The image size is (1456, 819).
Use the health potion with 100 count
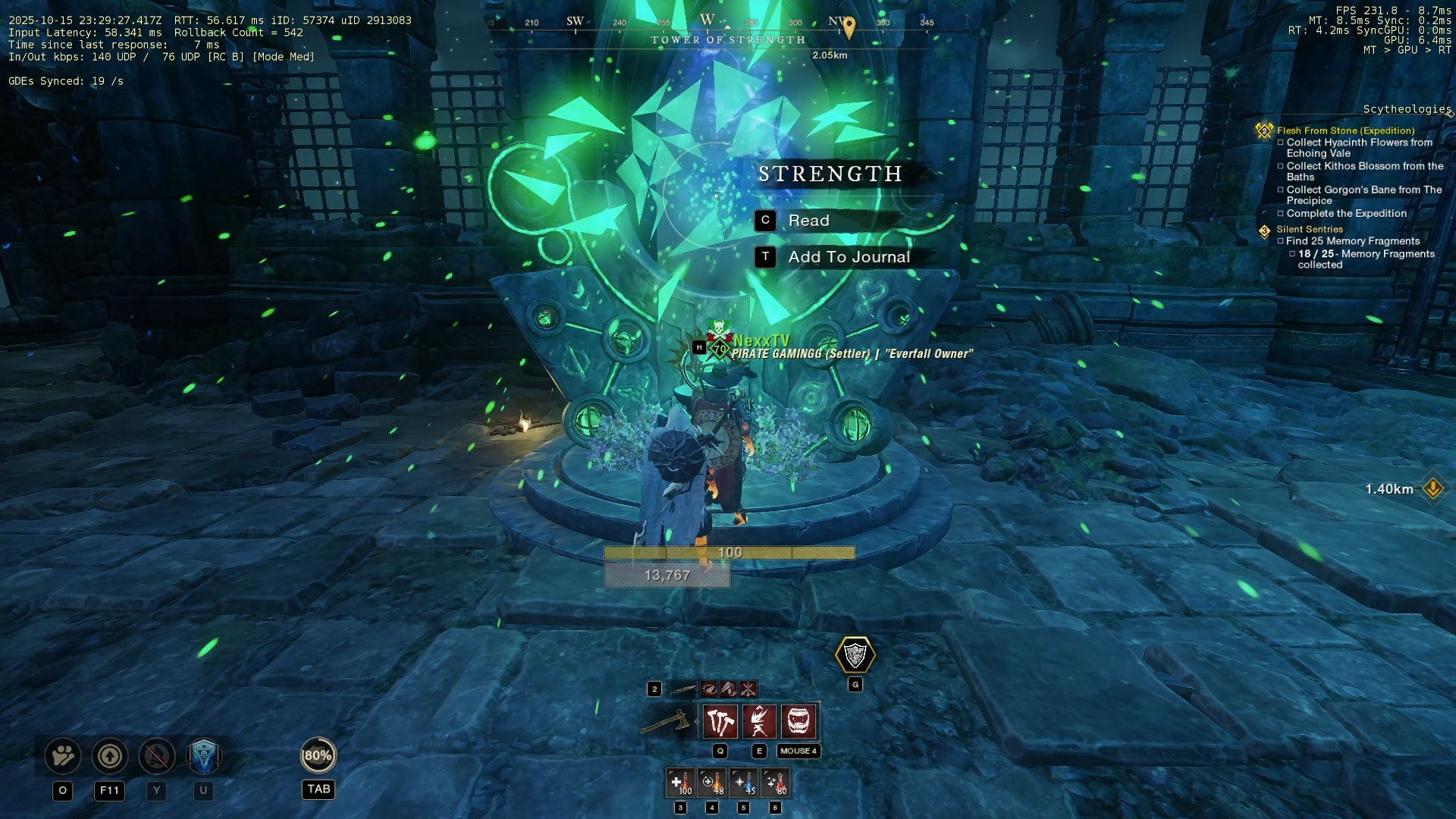point(680,783)
